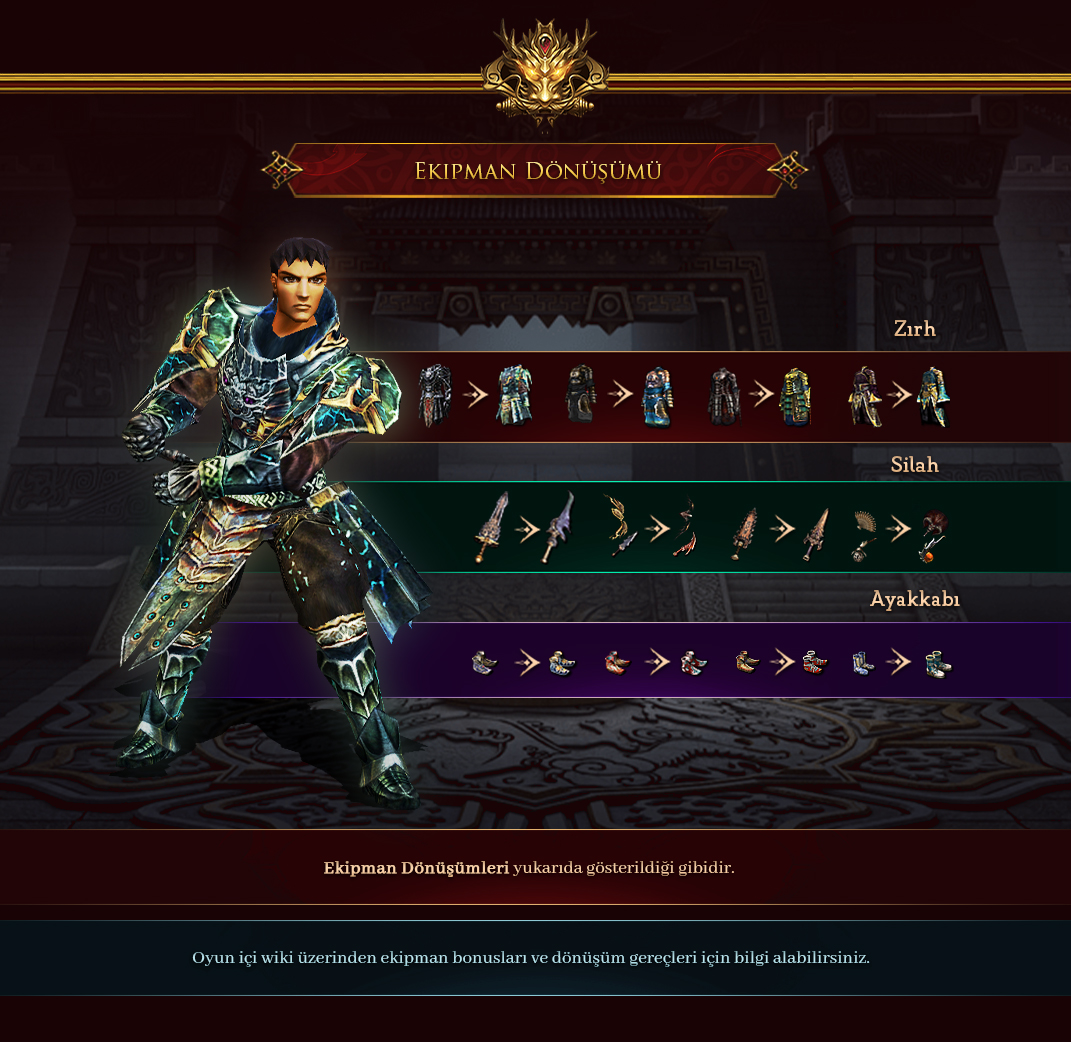1071x1042 pixels.
Task: Click the yellow and green armor icon
Action: tap(794, 396)
